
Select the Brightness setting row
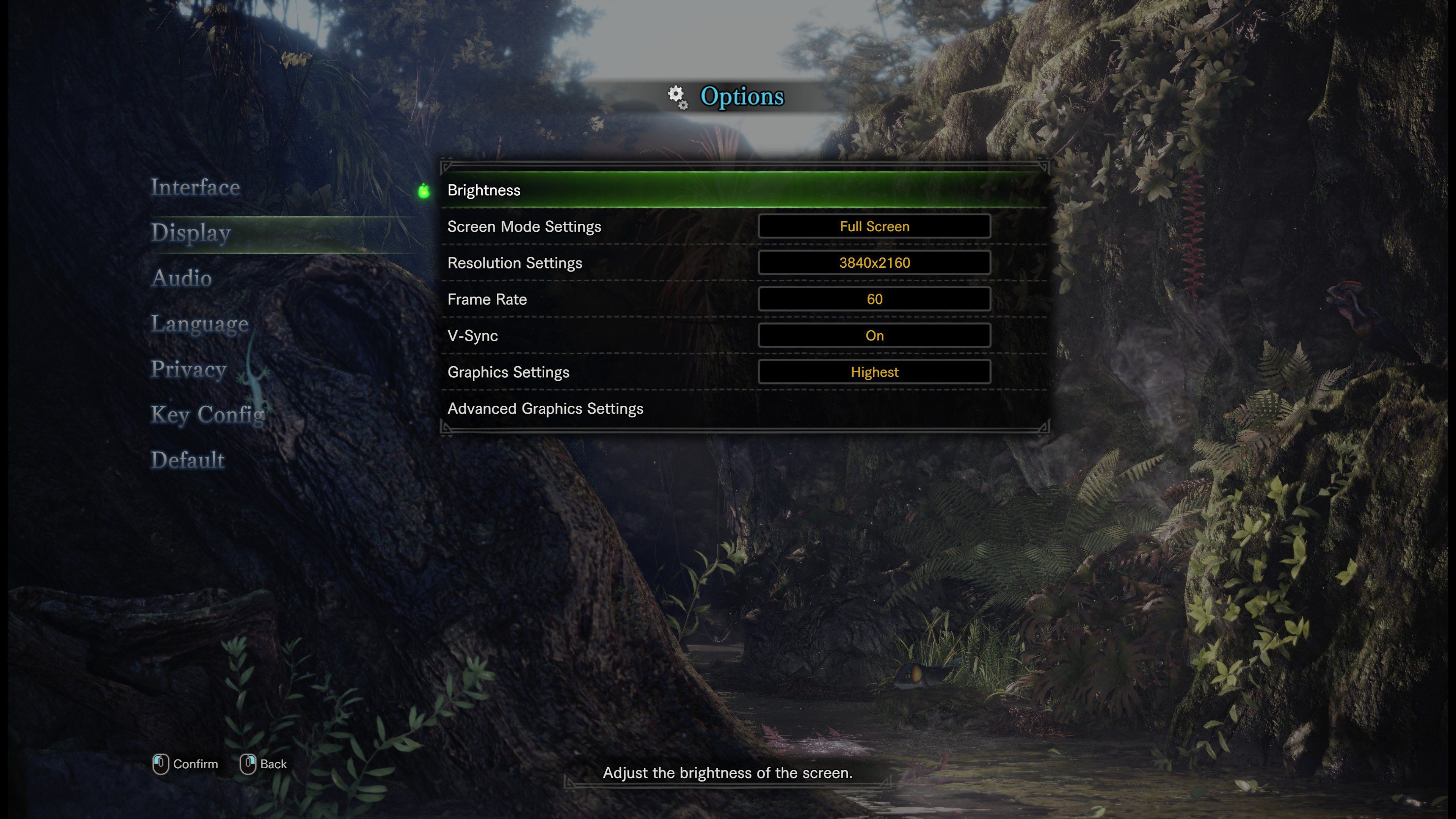tap(484, 190)
